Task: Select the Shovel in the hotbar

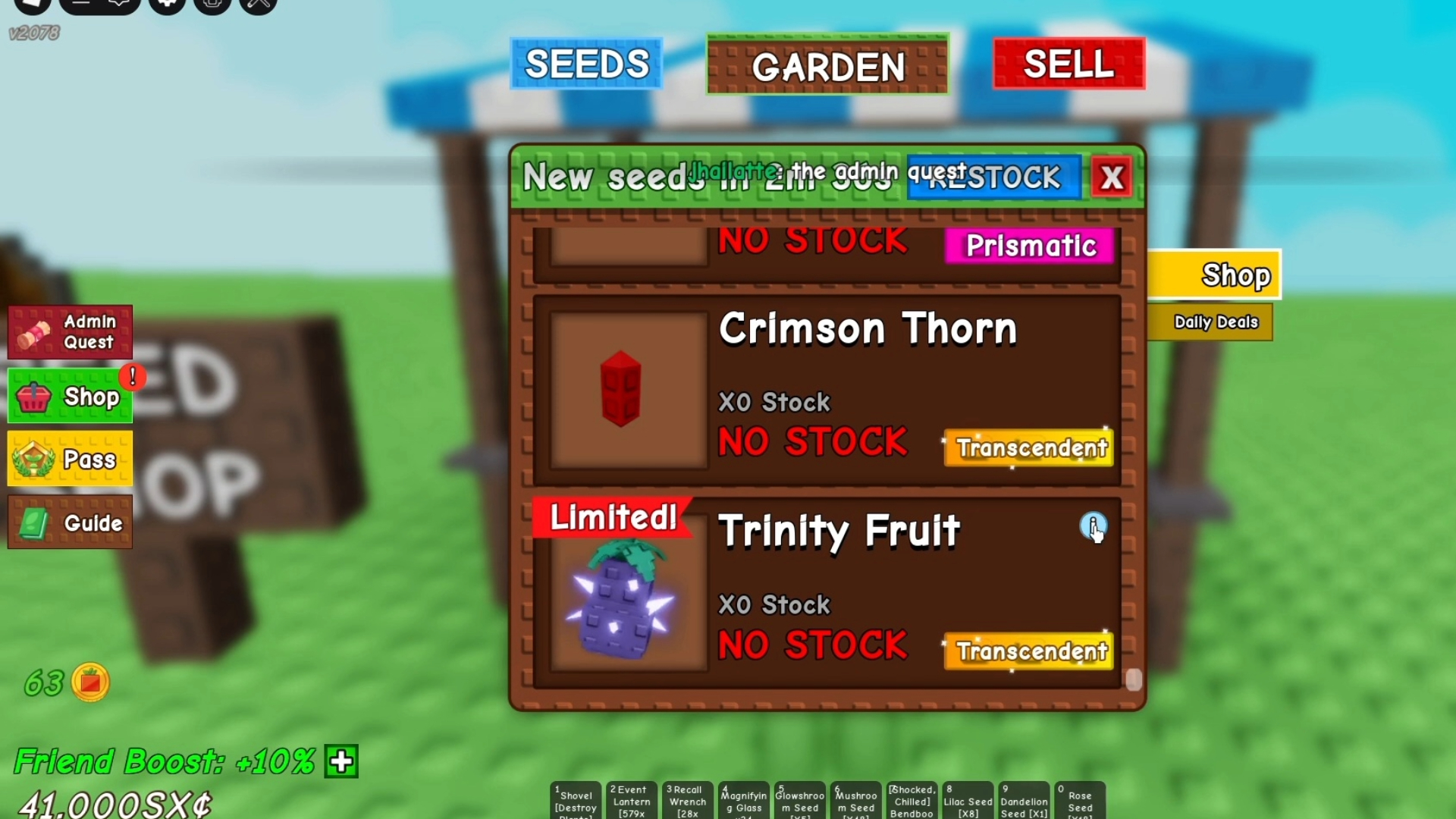Action: (575, 800)
